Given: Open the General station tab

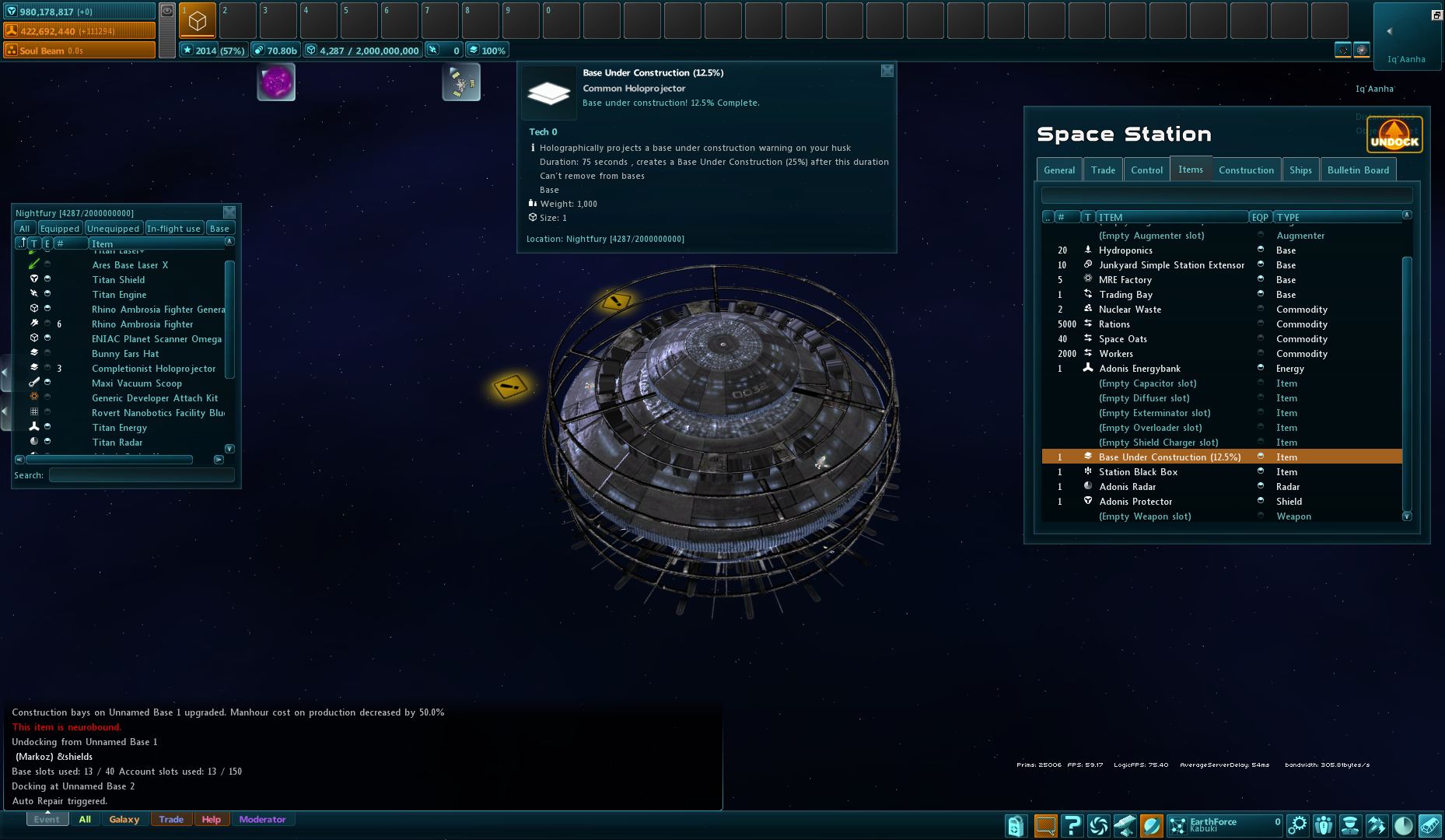Looking at the screenshot, I should pos(1059,170).
